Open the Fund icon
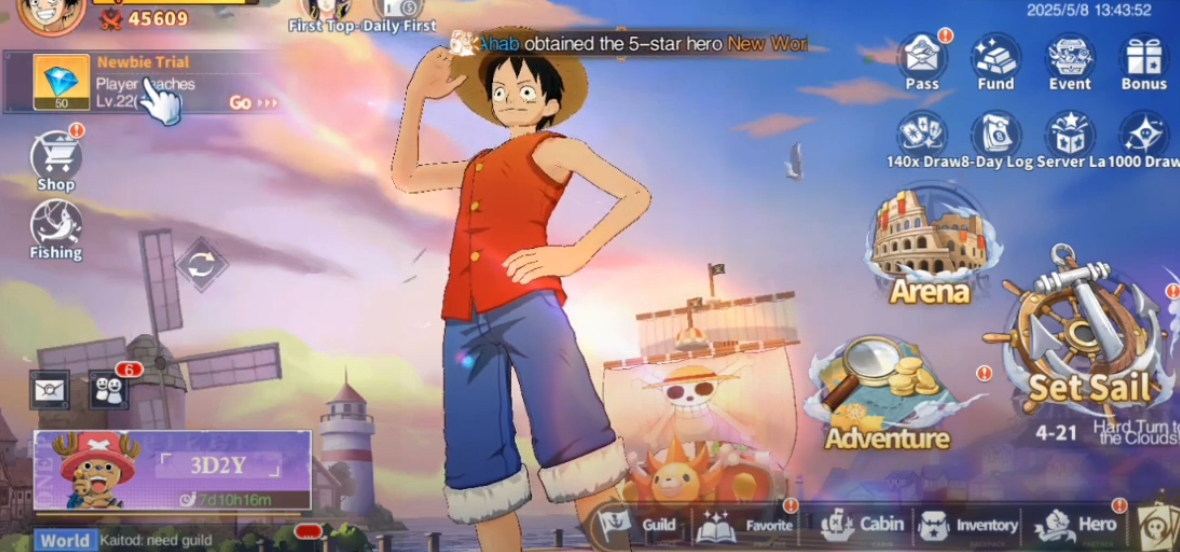This screenshot has width=1180, height=552. [x=995, y=58]
